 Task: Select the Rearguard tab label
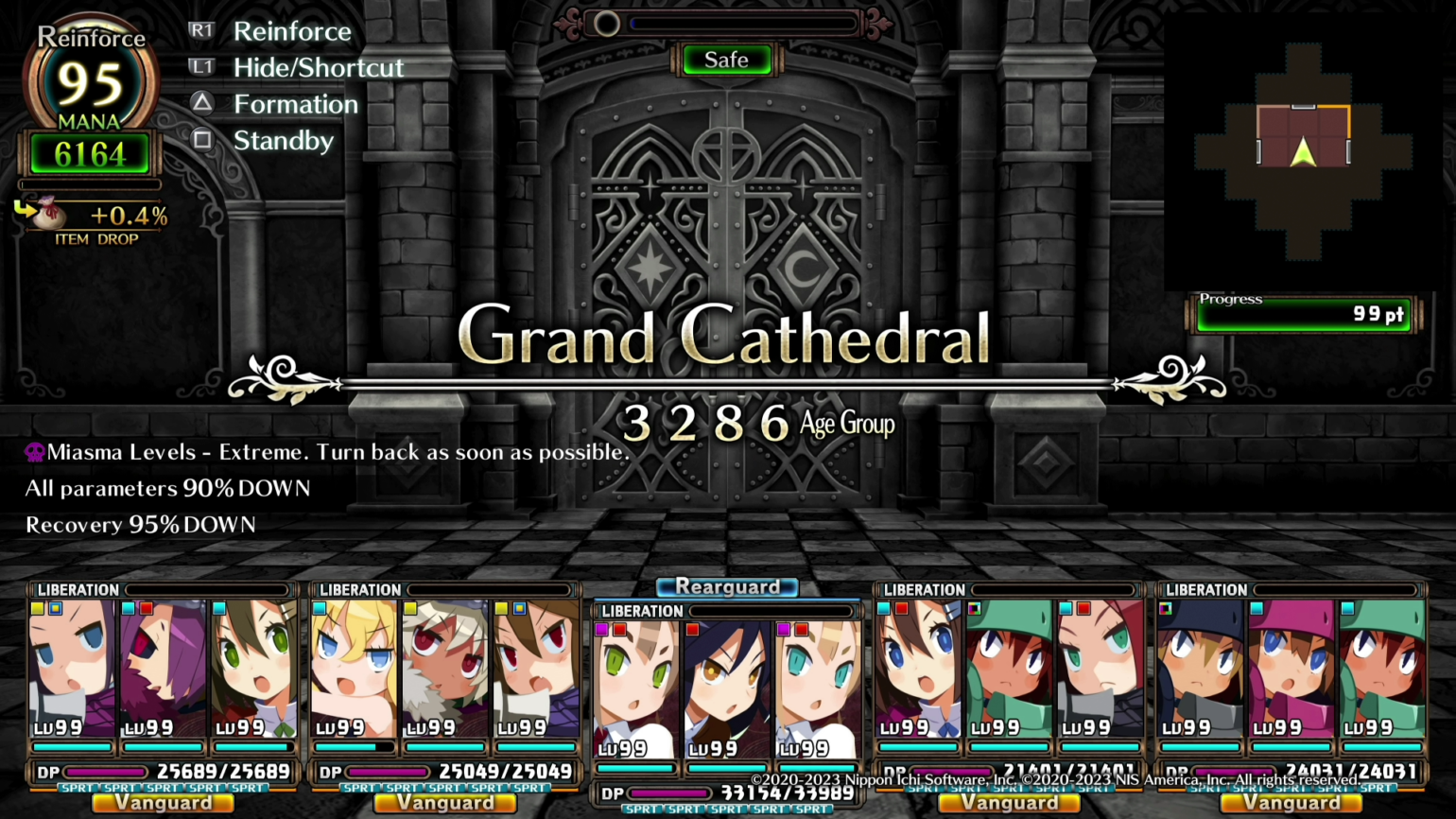pyautogui.click(x=726, y=586)
